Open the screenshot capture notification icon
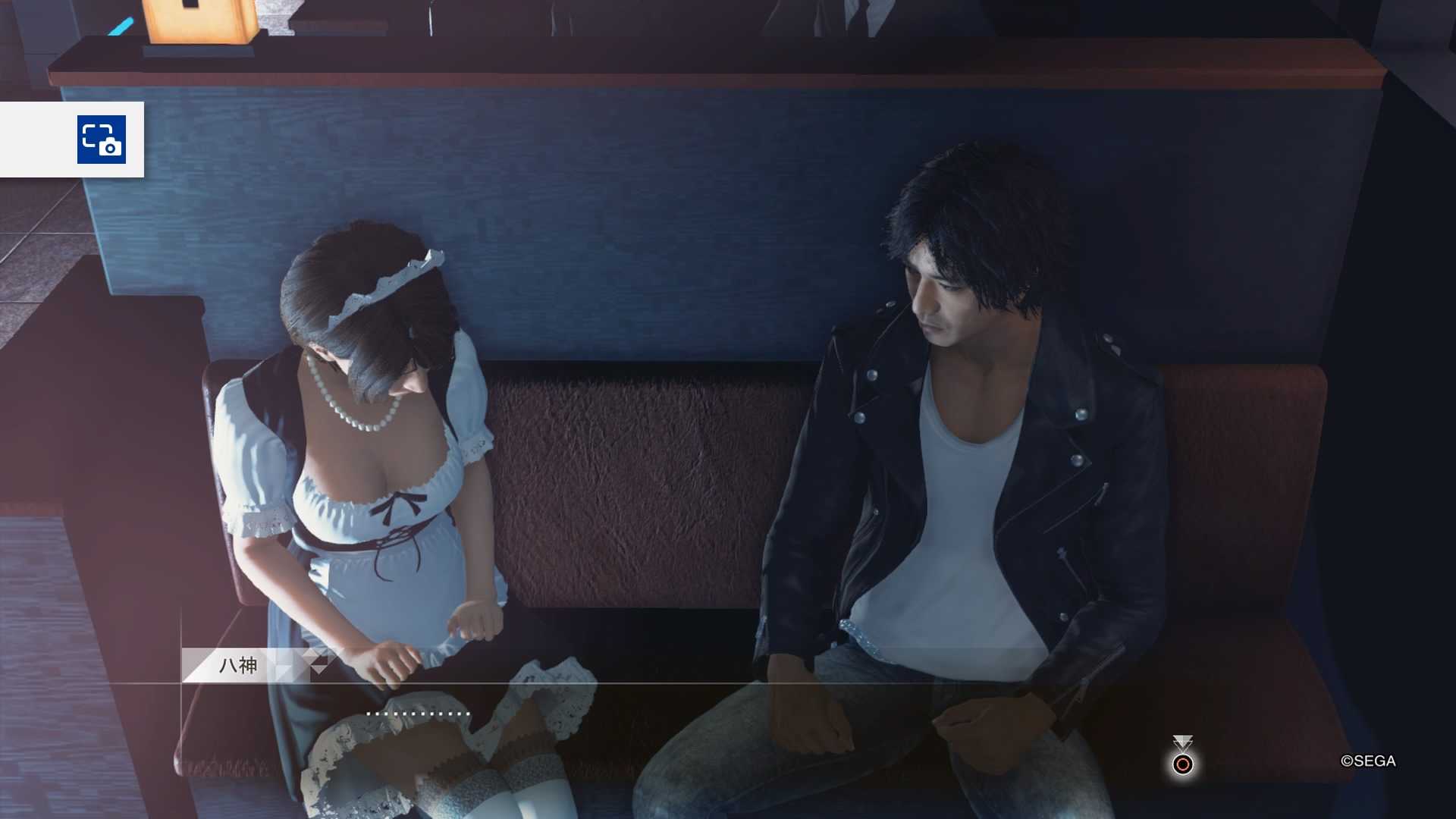Image resolution: width=1456 pixels, height=819 pixels. coord(101,140)
